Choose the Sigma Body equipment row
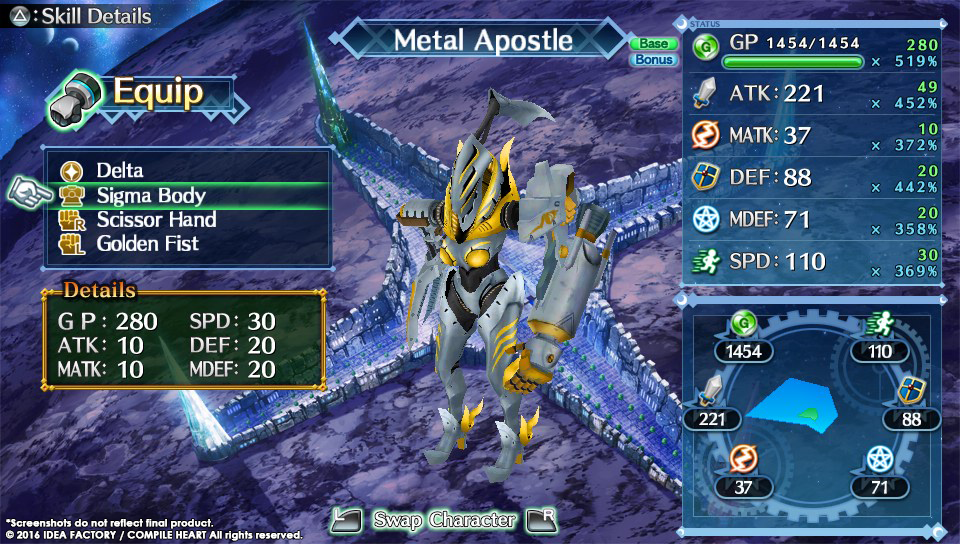The height and width of the screenshot is (544, 960). [150, 195]
